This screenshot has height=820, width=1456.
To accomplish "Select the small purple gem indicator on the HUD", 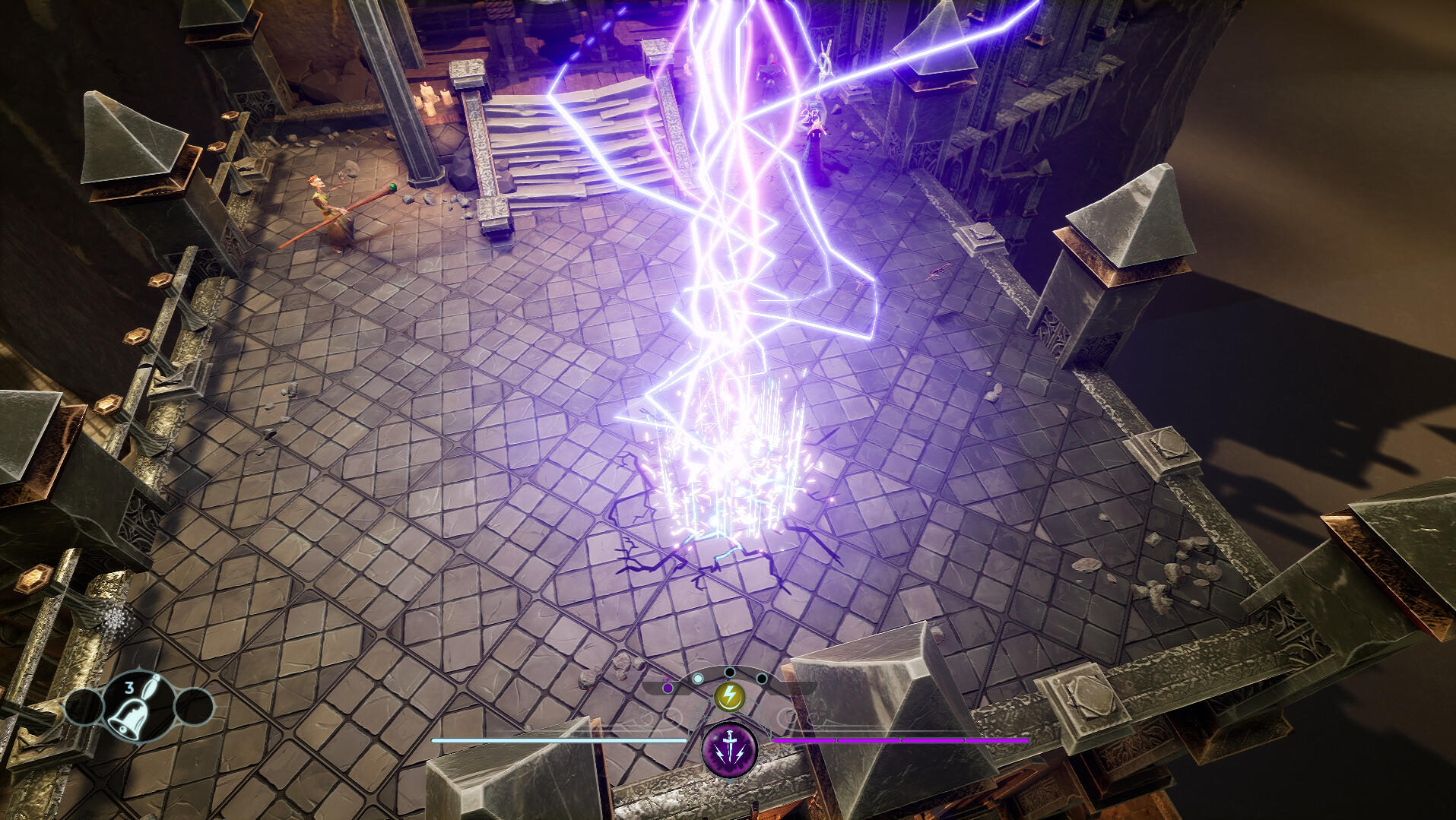I will click(667, 688).
